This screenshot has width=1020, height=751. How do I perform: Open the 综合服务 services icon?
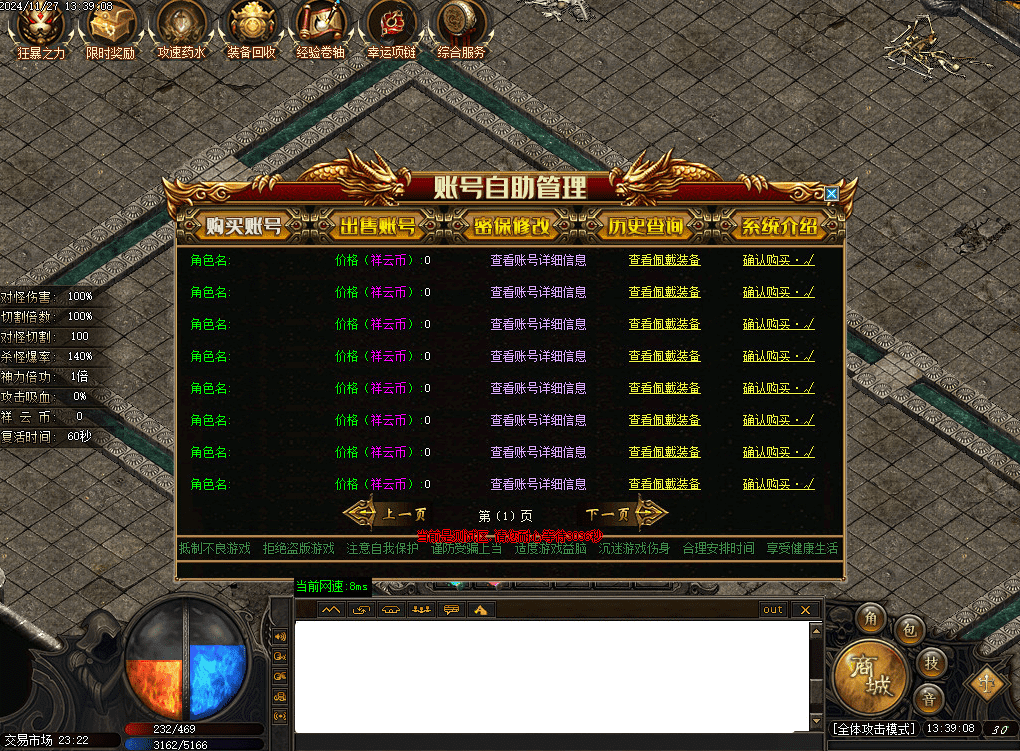461,23
